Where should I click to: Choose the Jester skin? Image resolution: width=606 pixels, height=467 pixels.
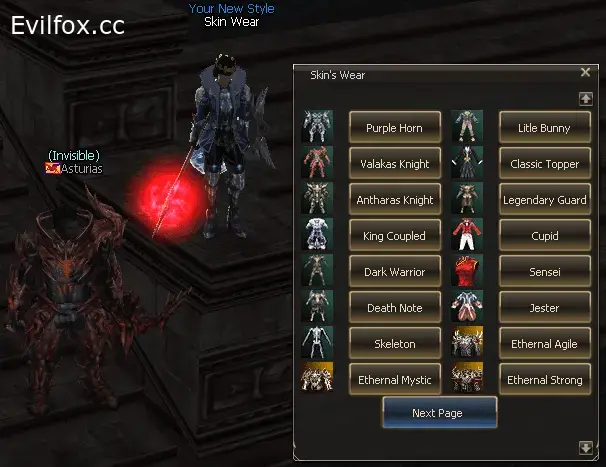click(544, 308)
